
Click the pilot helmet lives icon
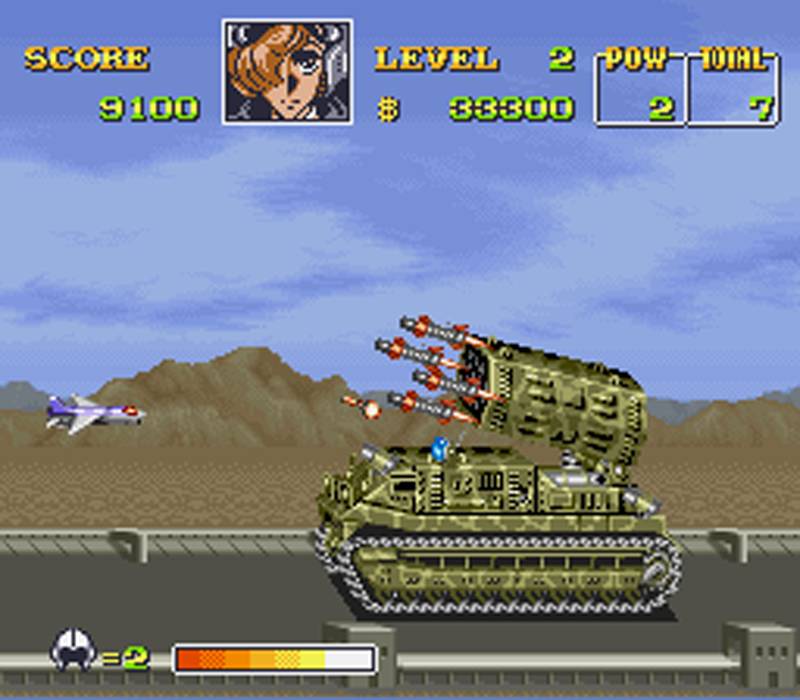coord(72,651)
